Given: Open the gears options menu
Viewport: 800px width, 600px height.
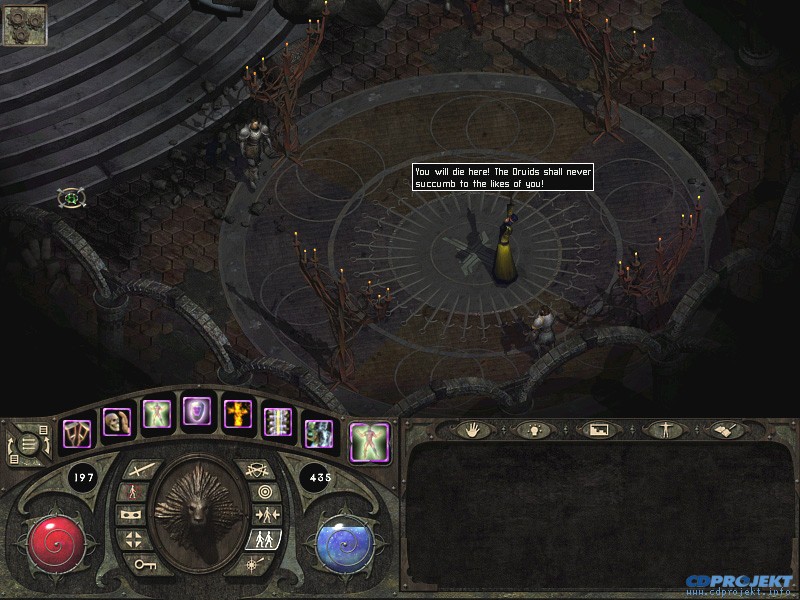Looking at the screenshot, I should point(25,25).
